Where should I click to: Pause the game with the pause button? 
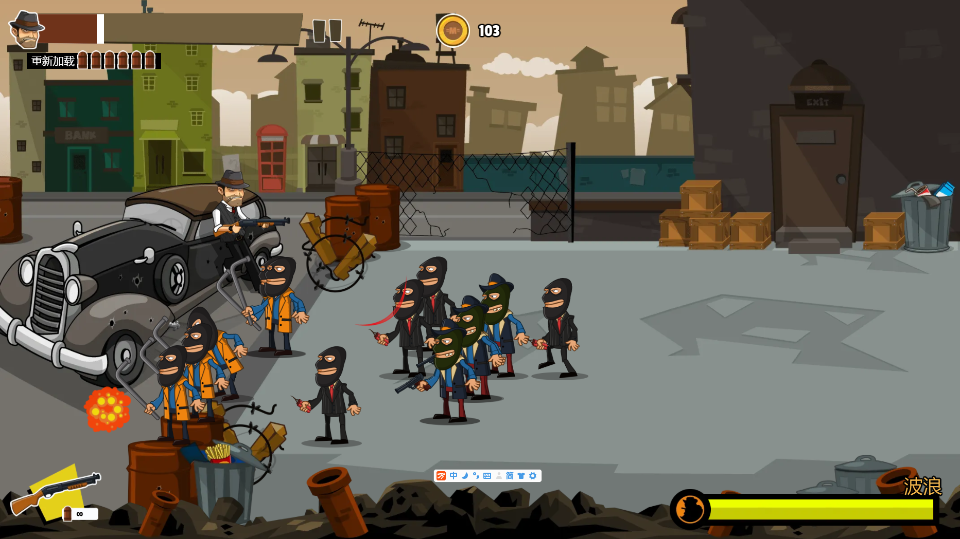pos(327,31)
